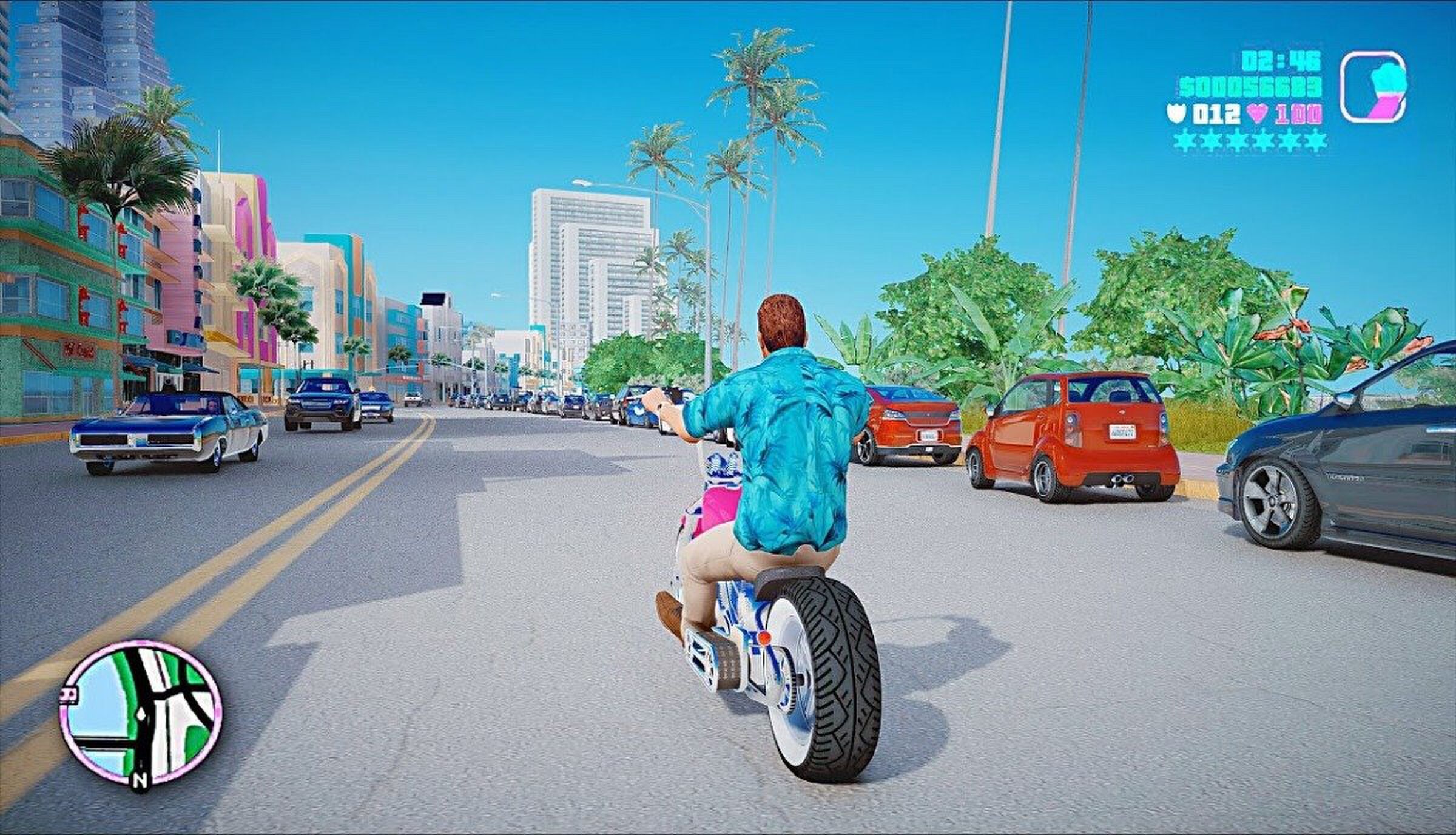Click the player arrow marker on the minimap
This screenshot has height=835, width=1456.
click(141, 714)
